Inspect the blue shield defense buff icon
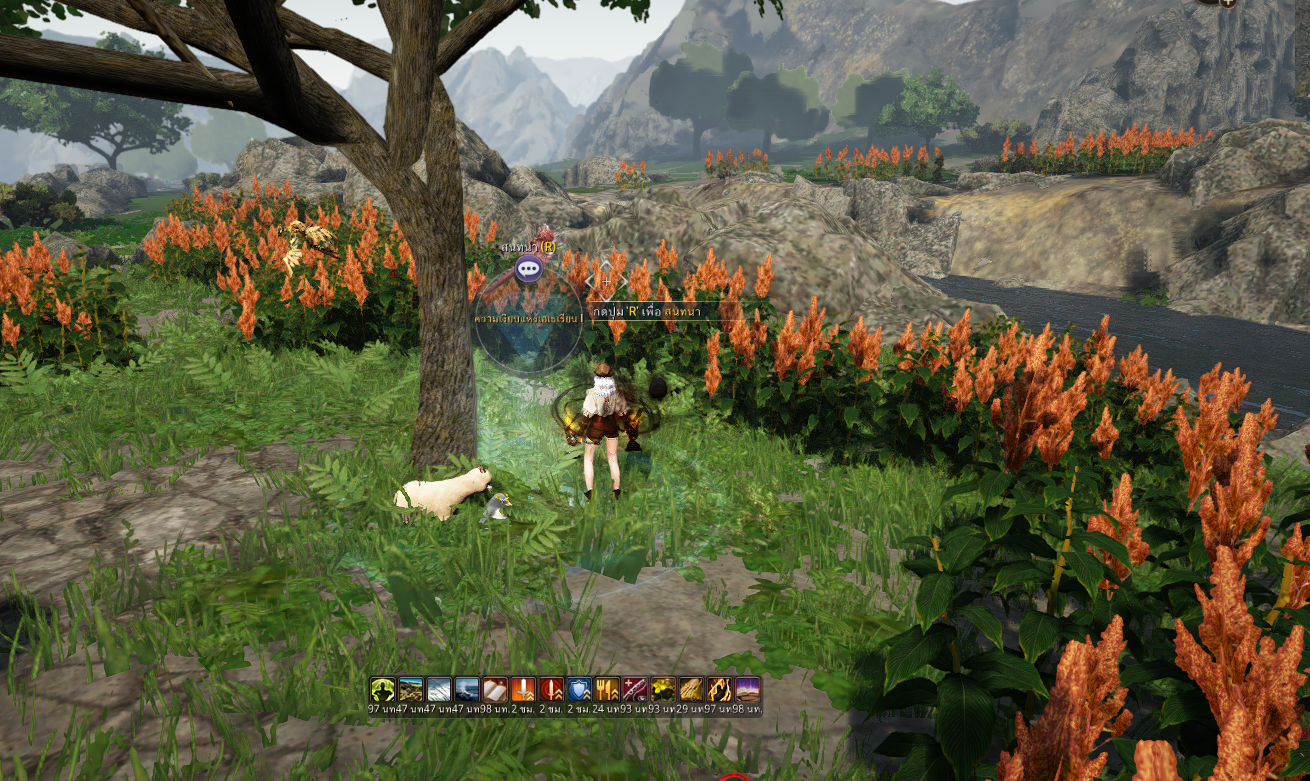1310x781 pixels. coord(579,689)
